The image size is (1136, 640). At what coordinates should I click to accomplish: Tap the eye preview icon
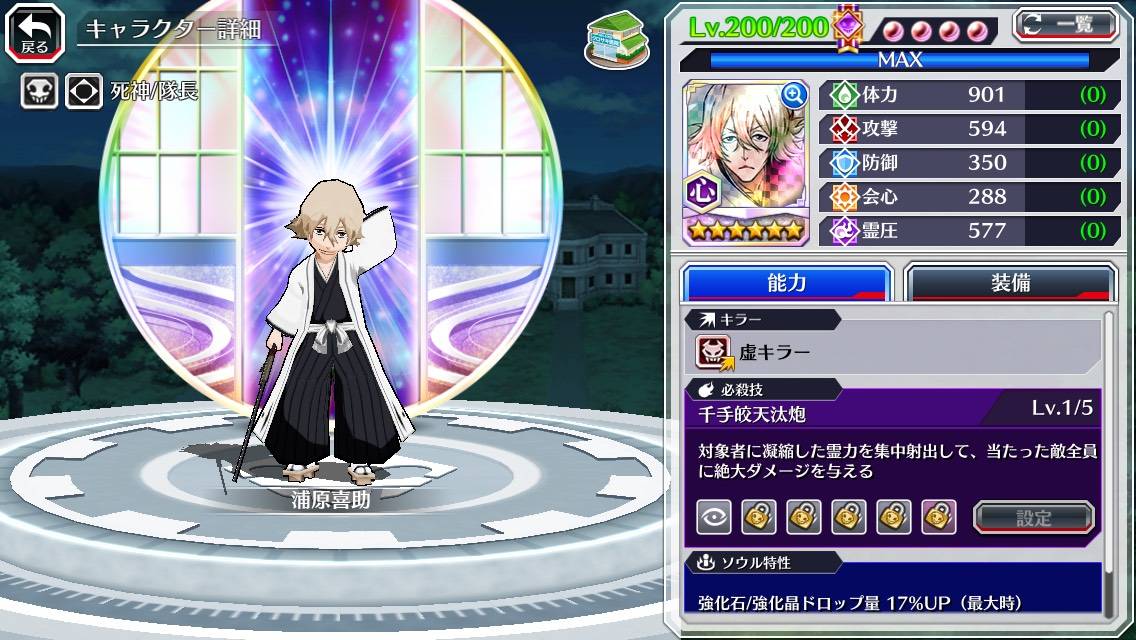[713, 517]
